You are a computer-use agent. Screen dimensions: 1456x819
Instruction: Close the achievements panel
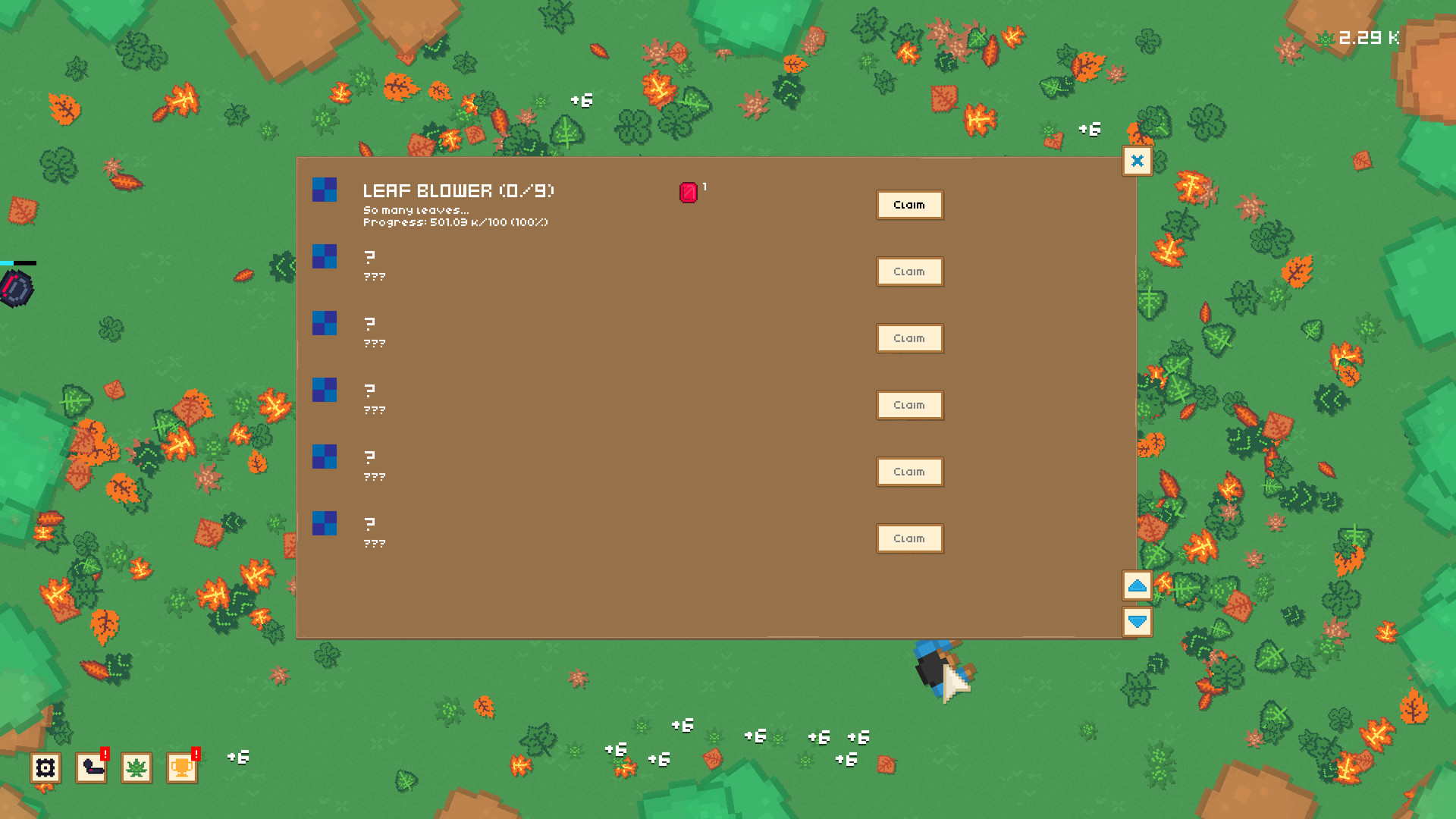(x=1136, y=161)
